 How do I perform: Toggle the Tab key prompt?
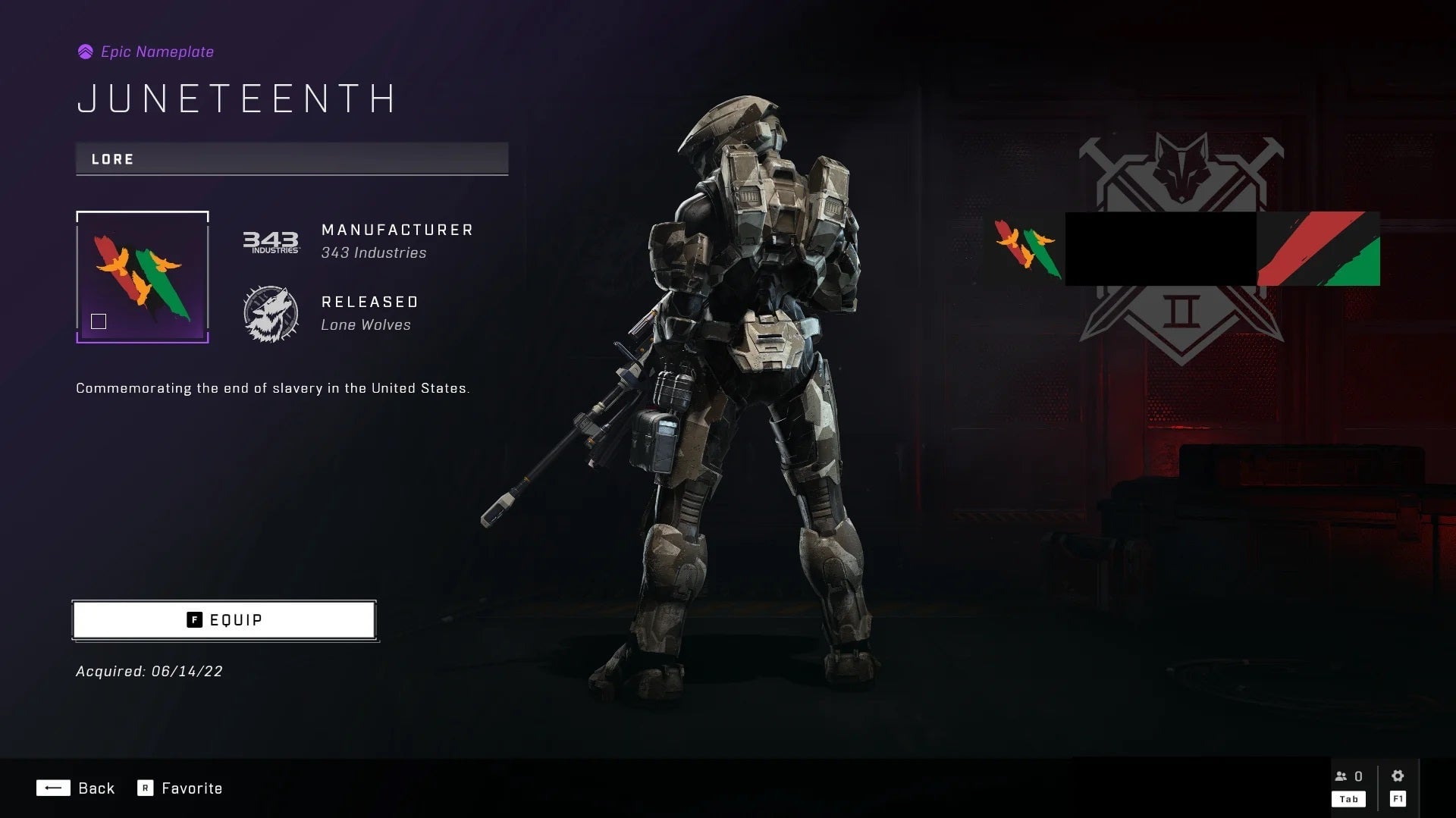(x=1348, y=798)
